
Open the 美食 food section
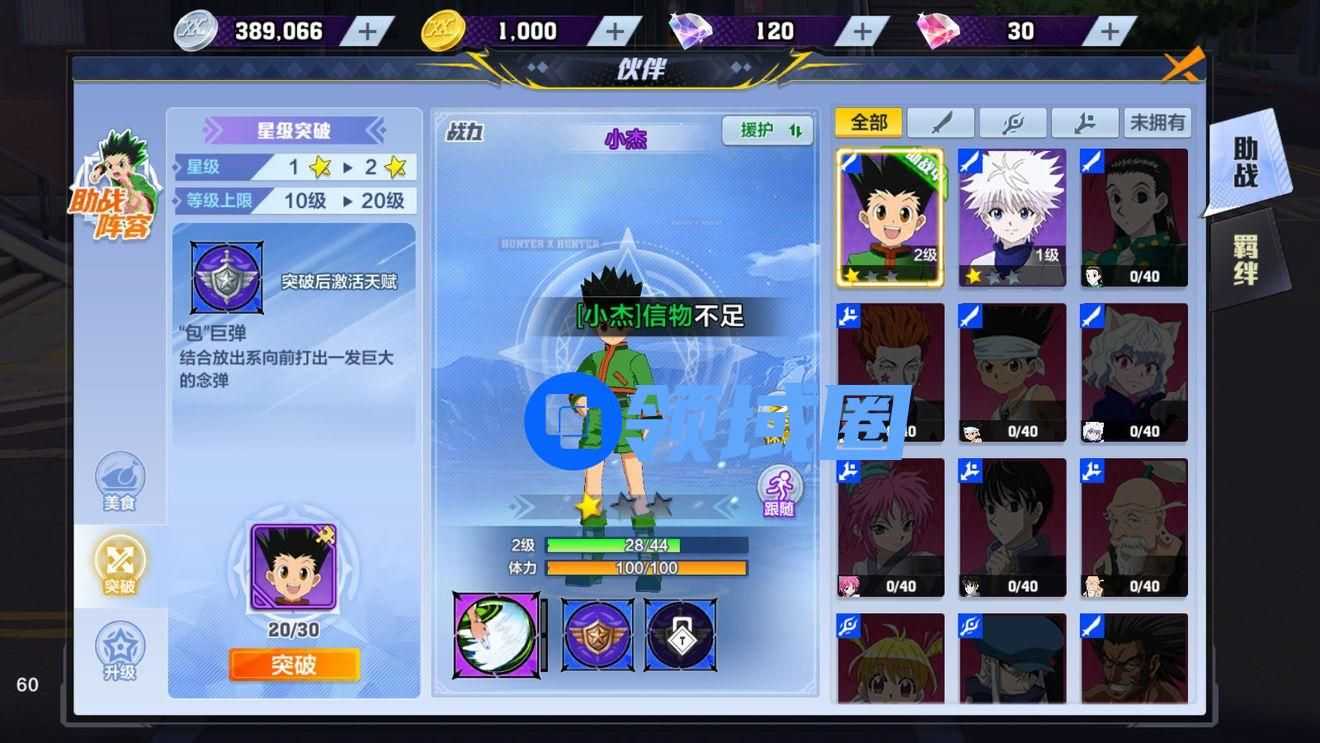pos(120,482)
